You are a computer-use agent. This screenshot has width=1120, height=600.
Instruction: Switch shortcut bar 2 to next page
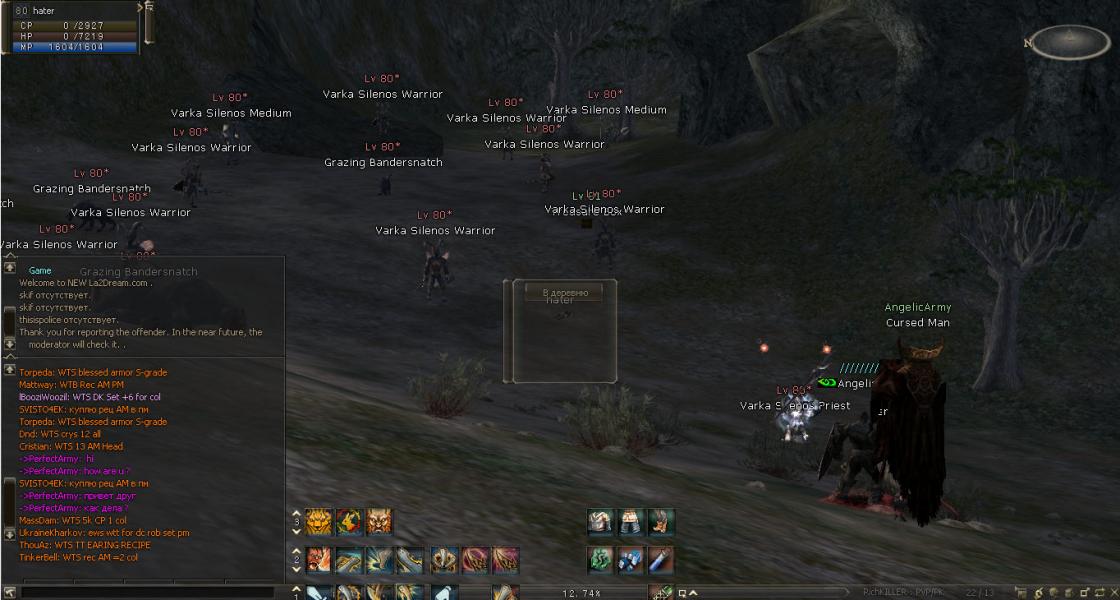(296, 566)
